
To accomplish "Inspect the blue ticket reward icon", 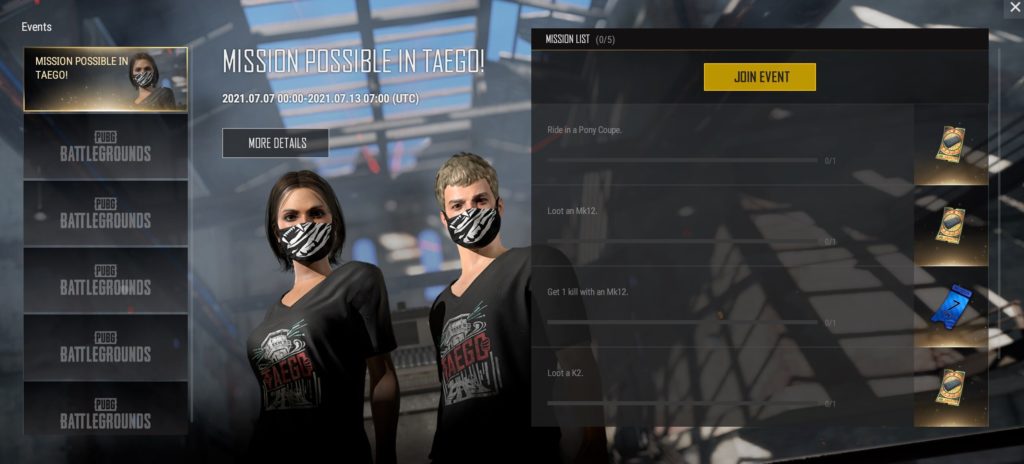I will click(950, 306).
